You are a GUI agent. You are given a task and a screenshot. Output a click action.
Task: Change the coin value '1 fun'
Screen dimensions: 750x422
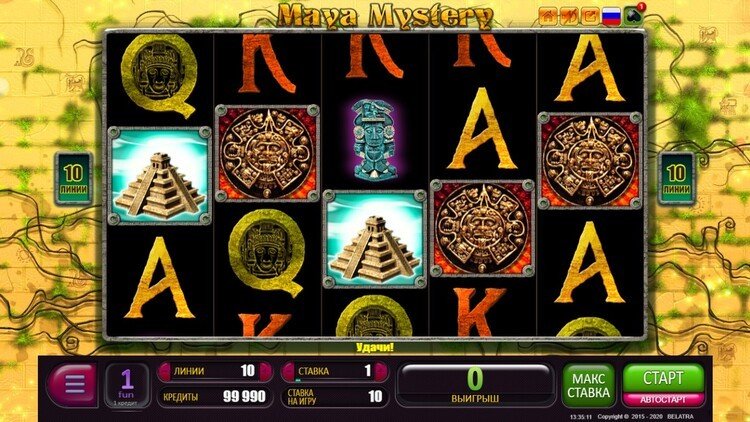(127, 384)
